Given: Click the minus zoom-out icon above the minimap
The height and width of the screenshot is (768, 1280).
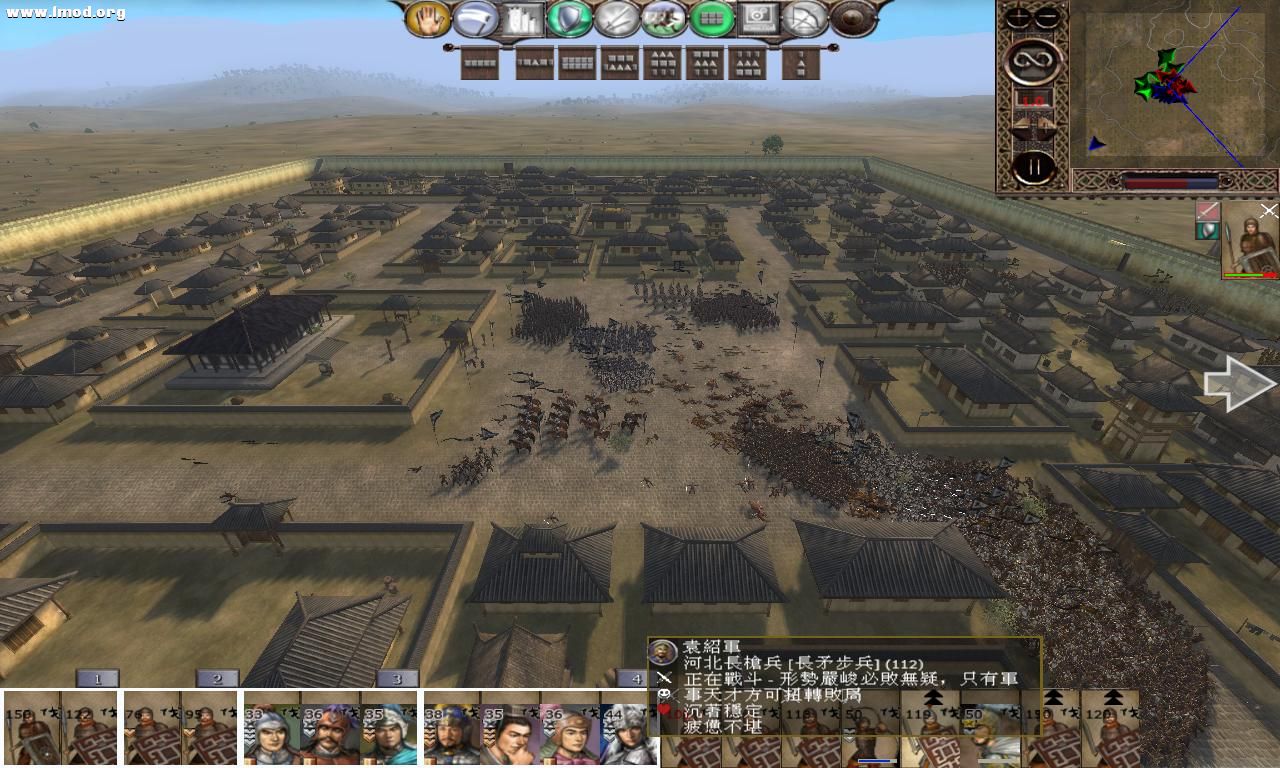Looking at the screenshot, I should coord(1046,16).
